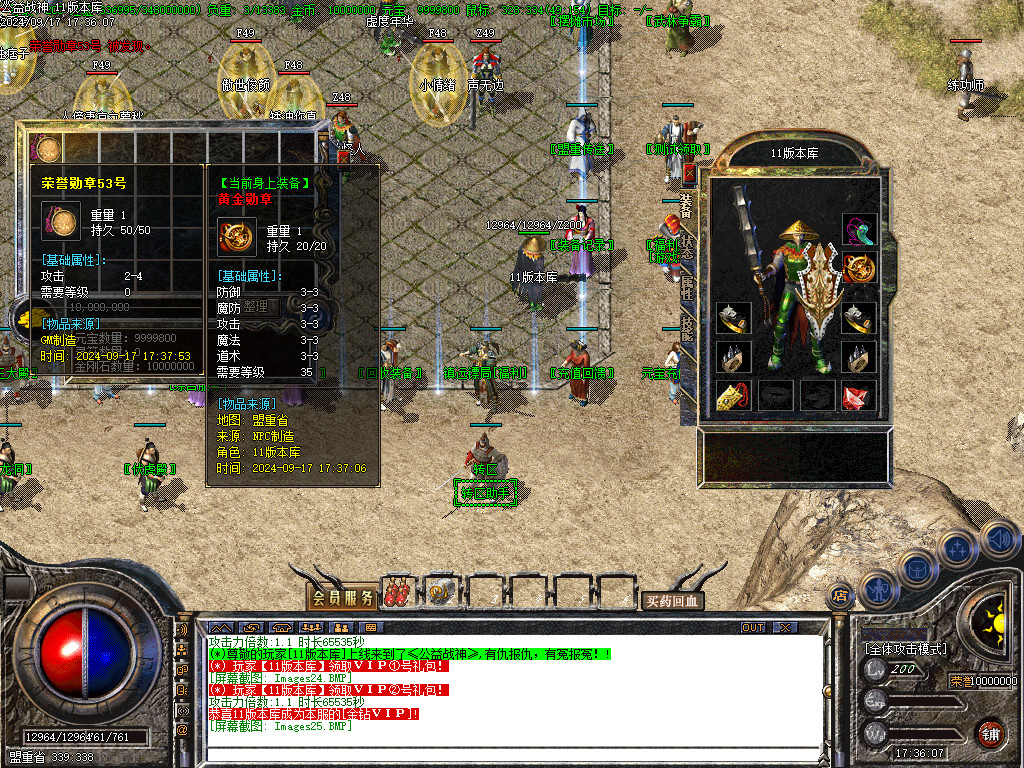Select the golden medal equipment slot

[858, 269]
